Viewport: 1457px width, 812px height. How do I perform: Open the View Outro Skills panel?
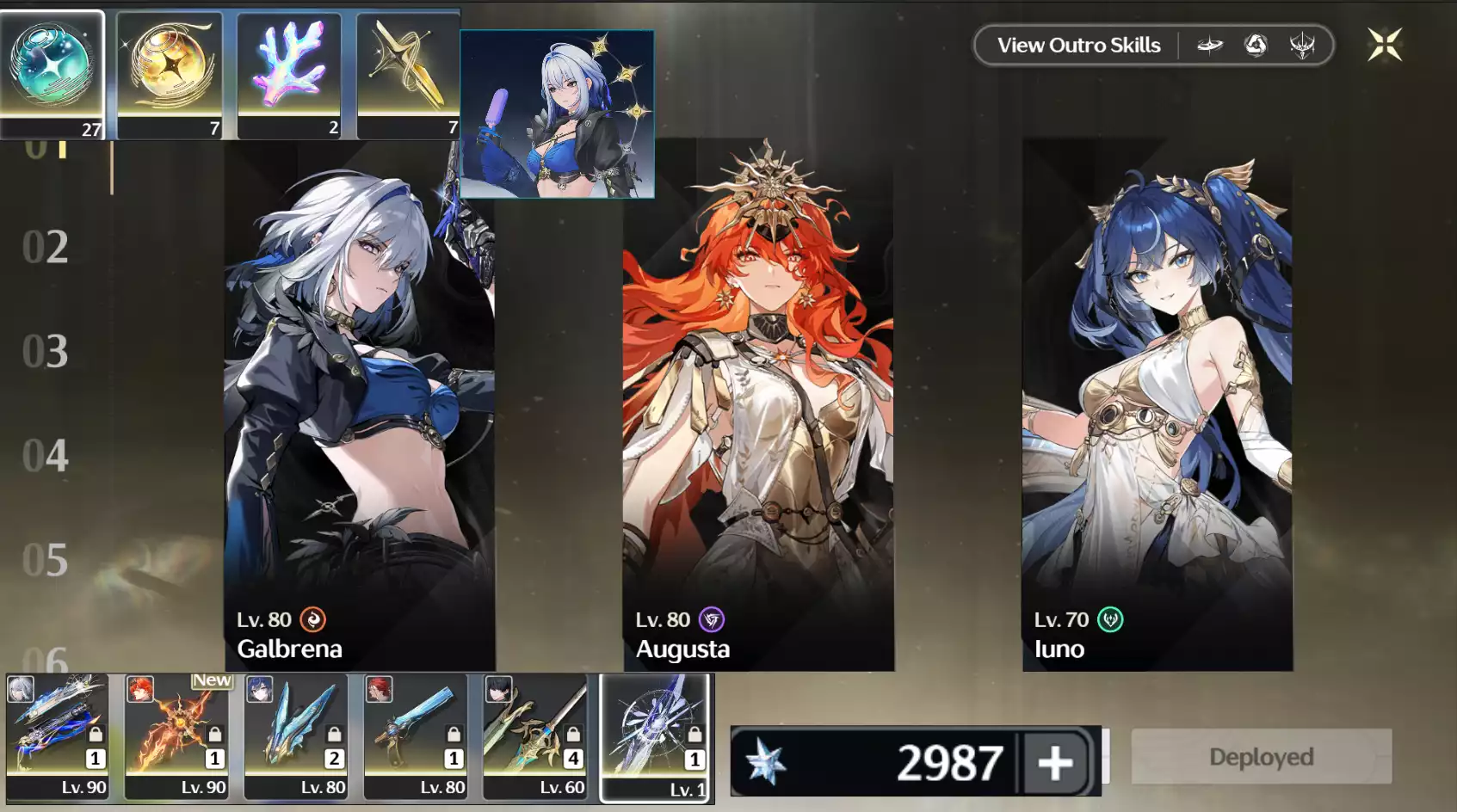pos(1077,45)
